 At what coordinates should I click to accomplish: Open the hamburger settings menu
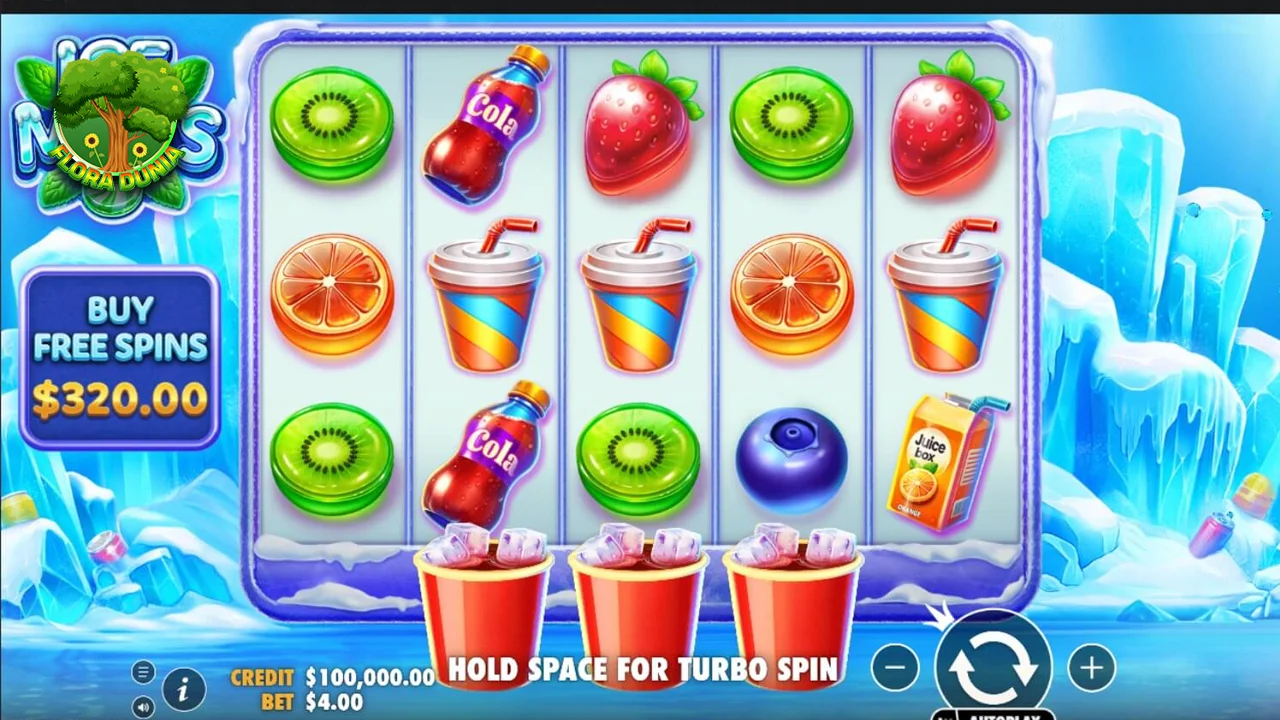tap(143, 672)
